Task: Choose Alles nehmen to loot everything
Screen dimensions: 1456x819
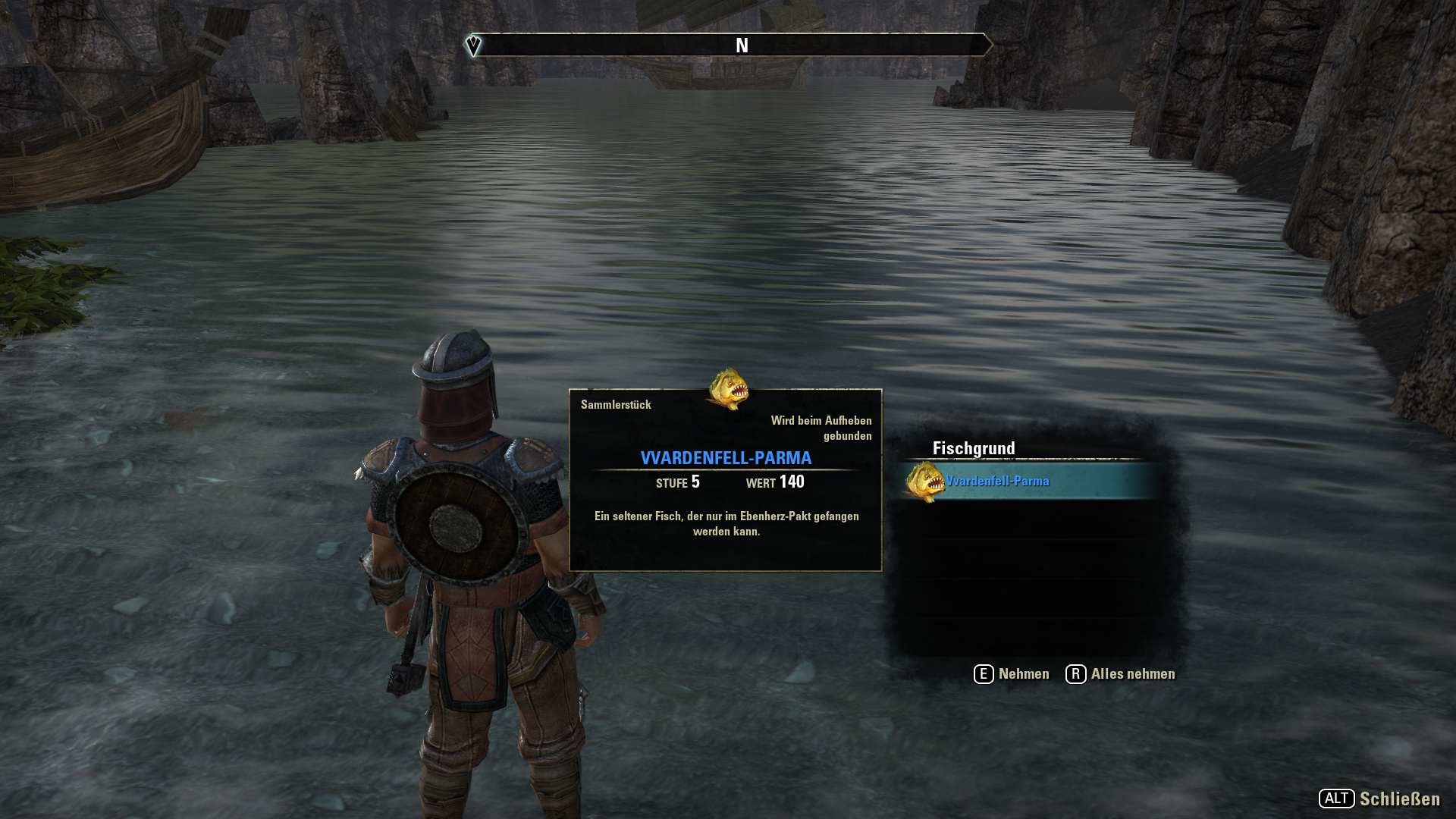Action: coord(1121,674)
